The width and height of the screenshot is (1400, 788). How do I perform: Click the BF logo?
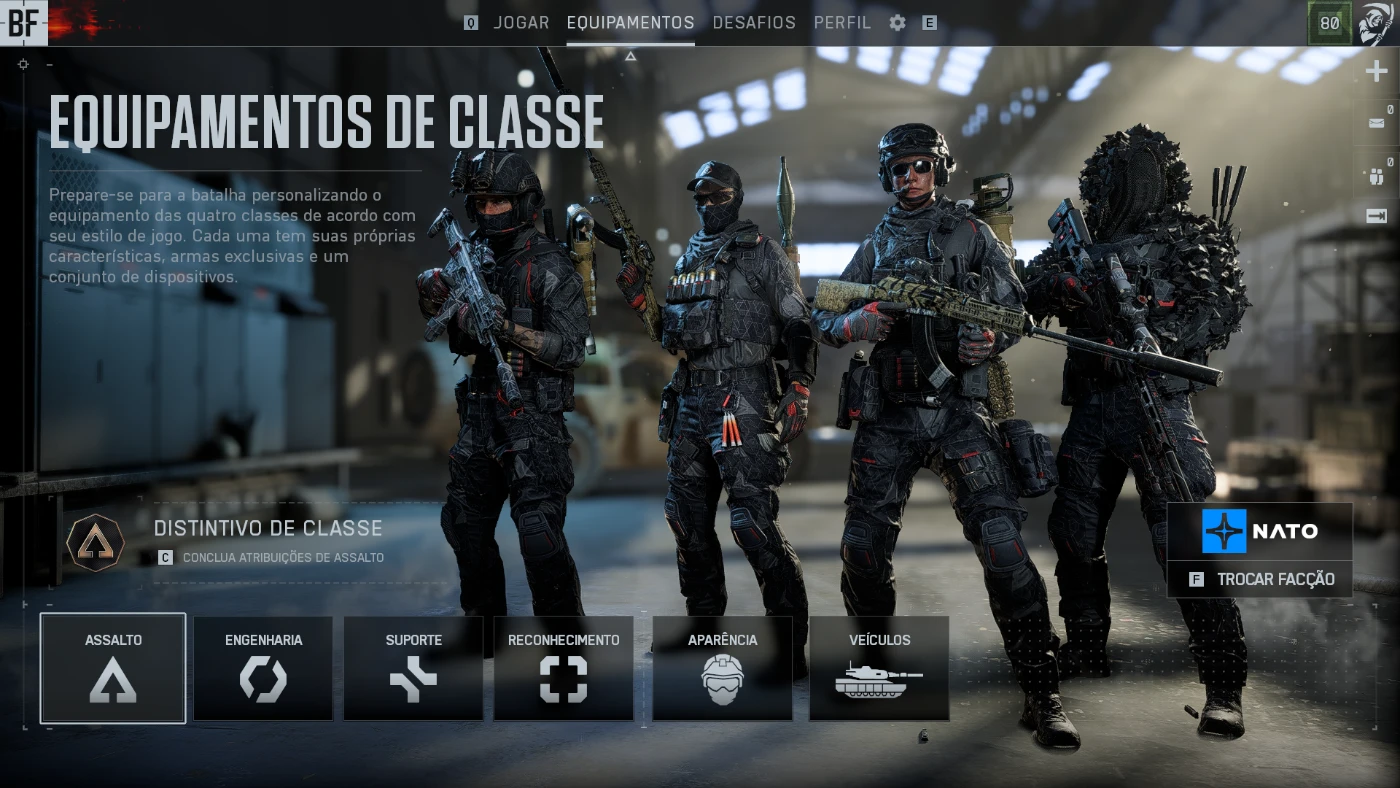point(23,22)
